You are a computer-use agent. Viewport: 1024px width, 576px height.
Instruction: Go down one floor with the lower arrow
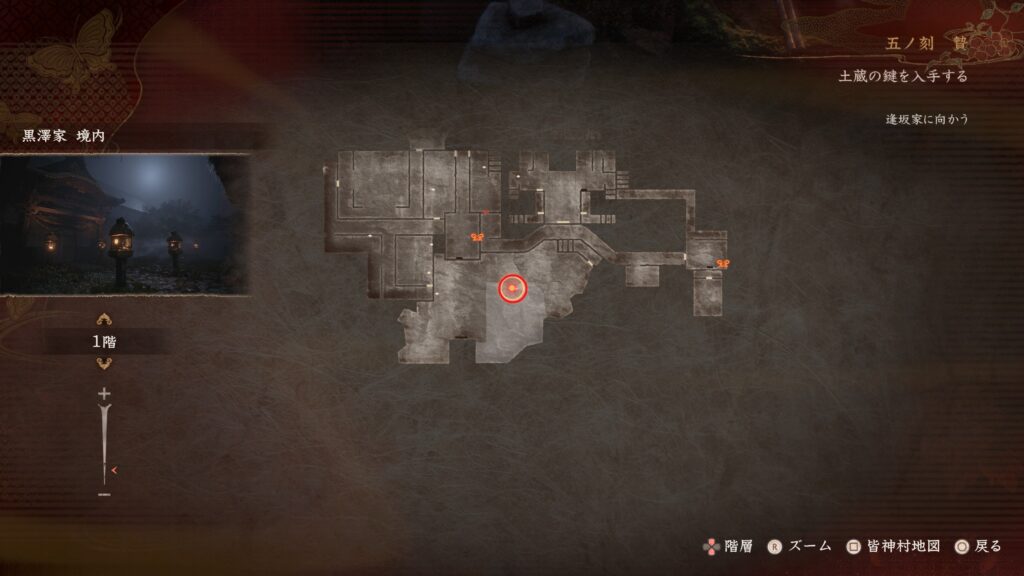click(103, 364)
